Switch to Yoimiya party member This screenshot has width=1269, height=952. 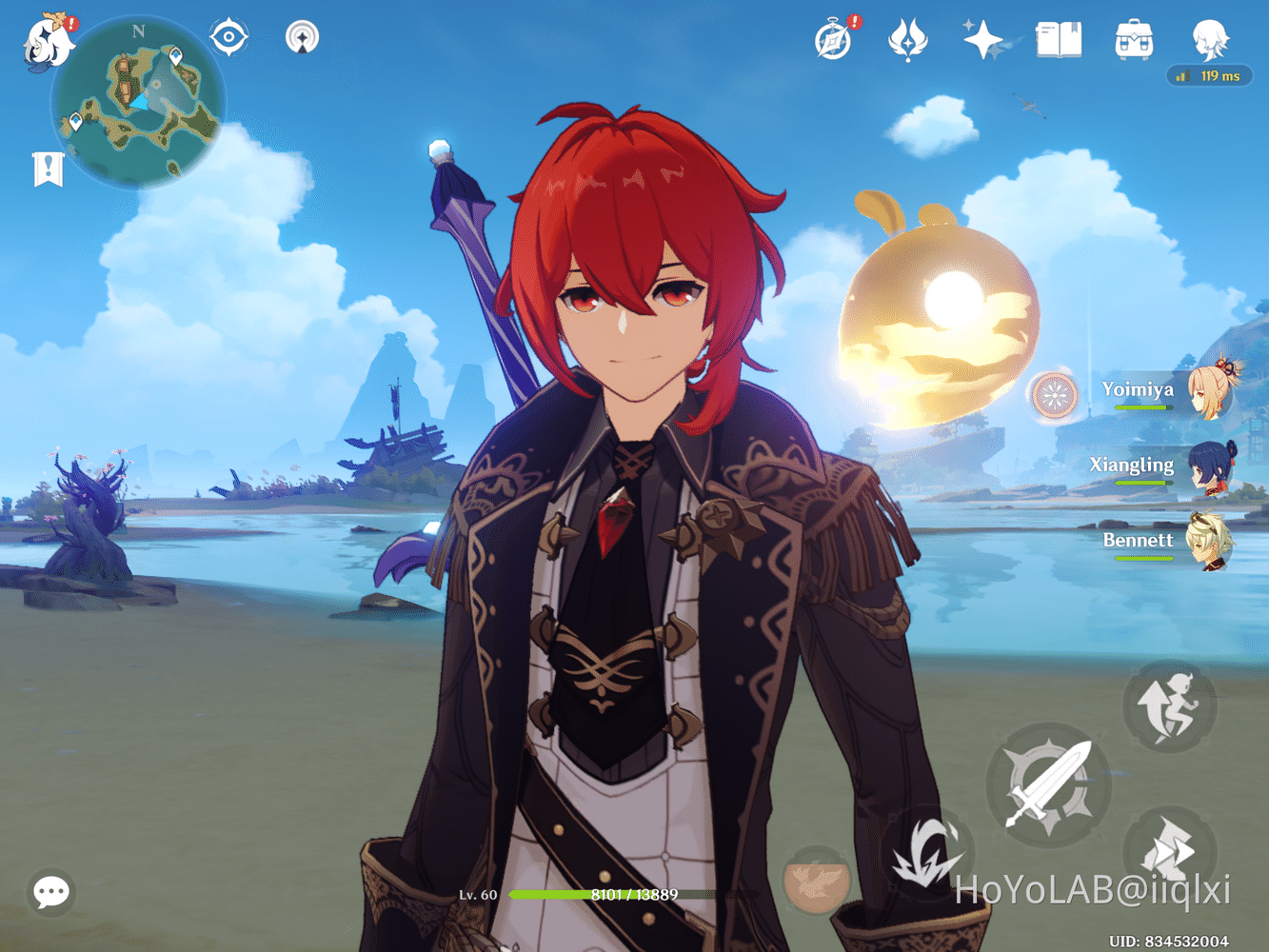(x=1211, y=390)
